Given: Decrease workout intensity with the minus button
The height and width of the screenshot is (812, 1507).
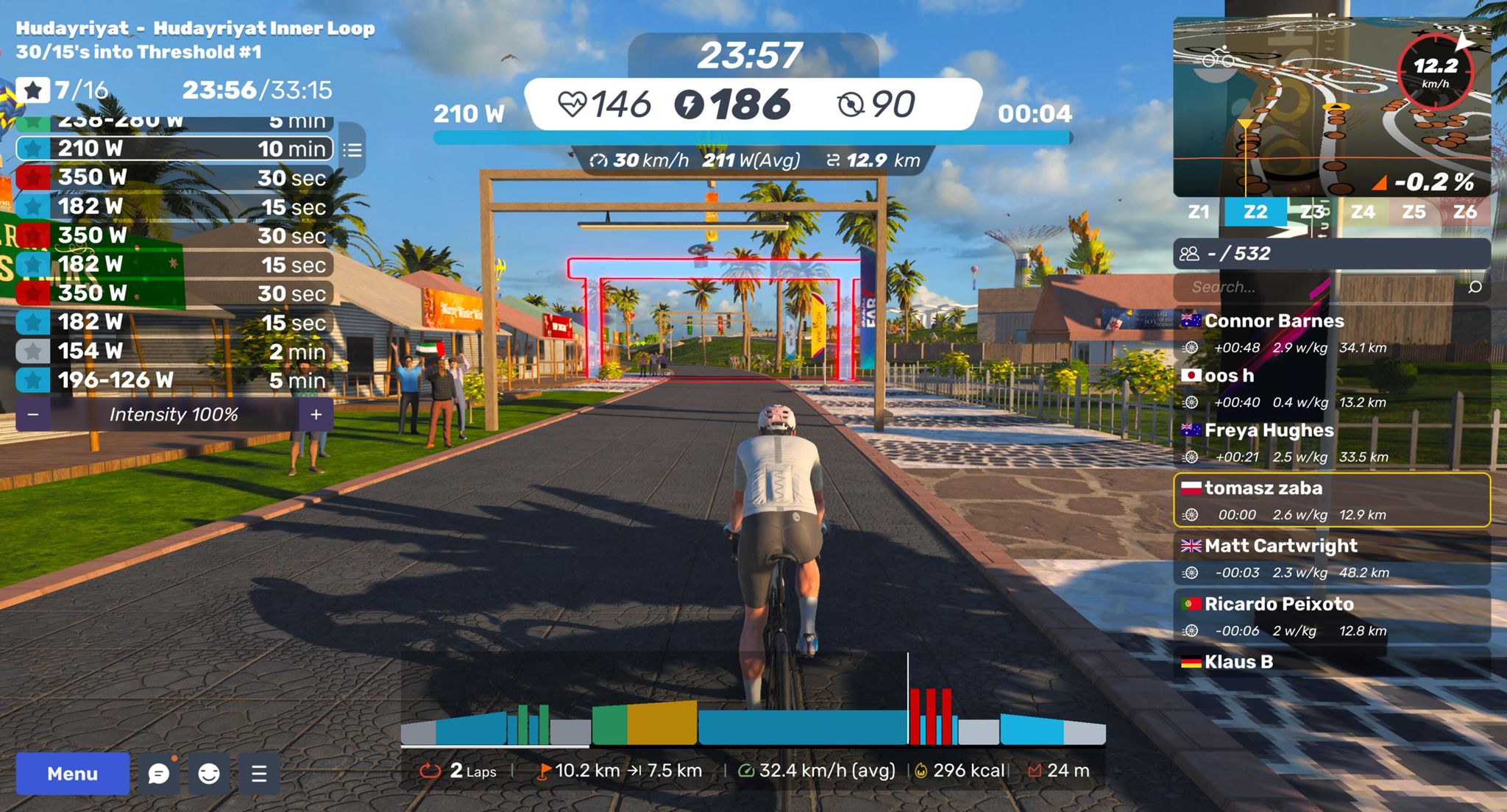Looking at the screenshot, I should (x=33, y=415).
